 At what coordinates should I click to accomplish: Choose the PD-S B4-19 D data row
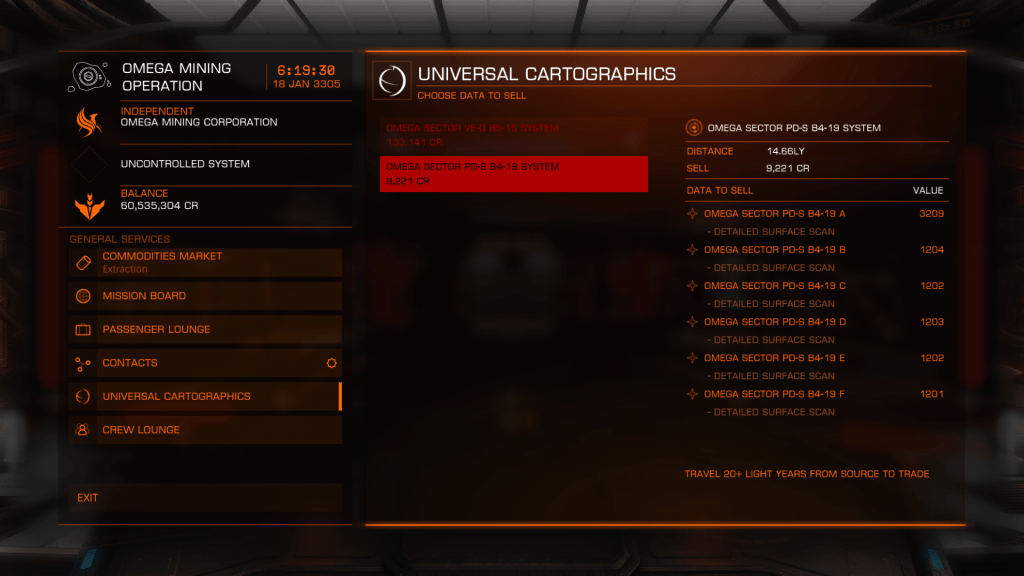click(x=814, y=322)
